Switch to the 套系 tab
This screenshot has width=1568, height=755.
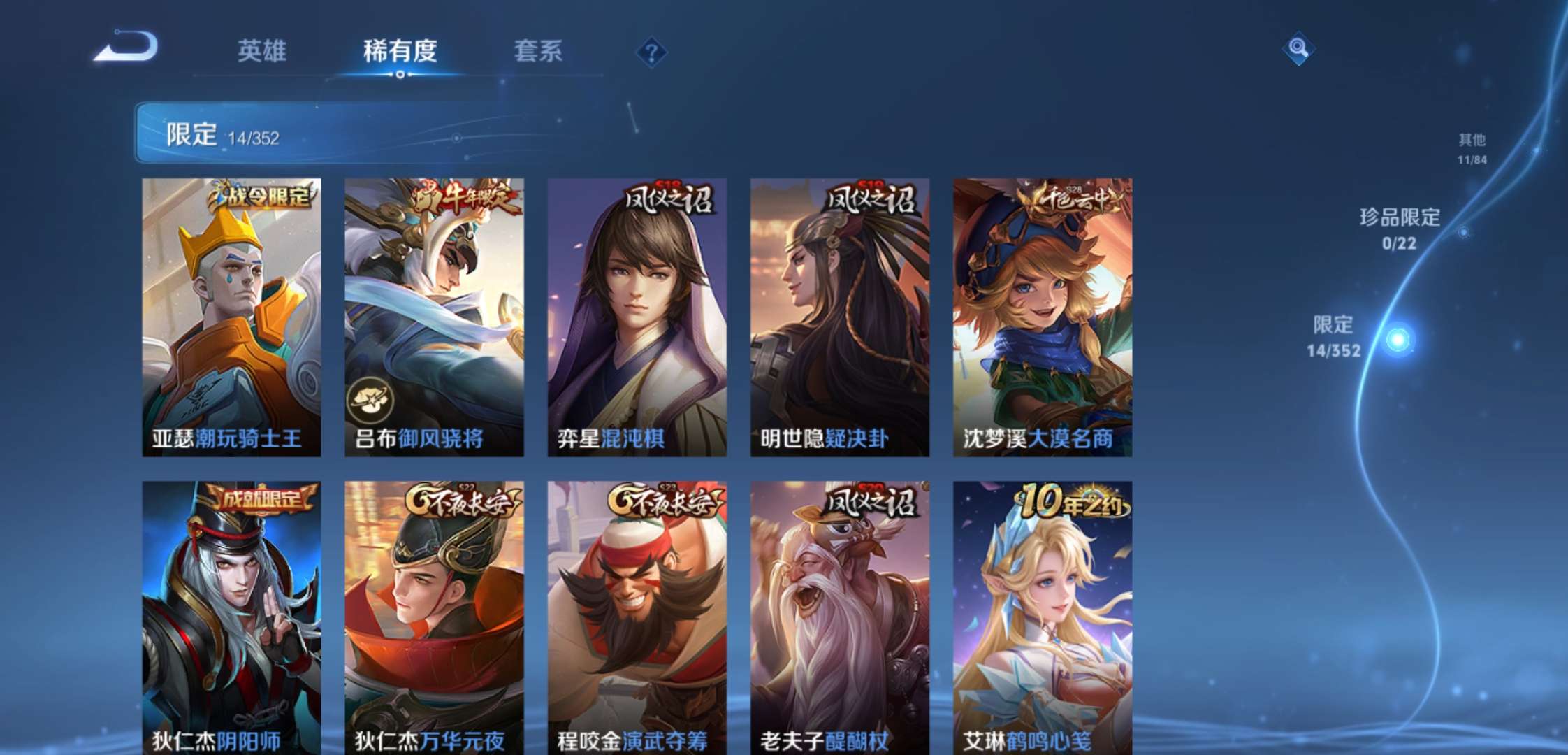tap(538, 51)
